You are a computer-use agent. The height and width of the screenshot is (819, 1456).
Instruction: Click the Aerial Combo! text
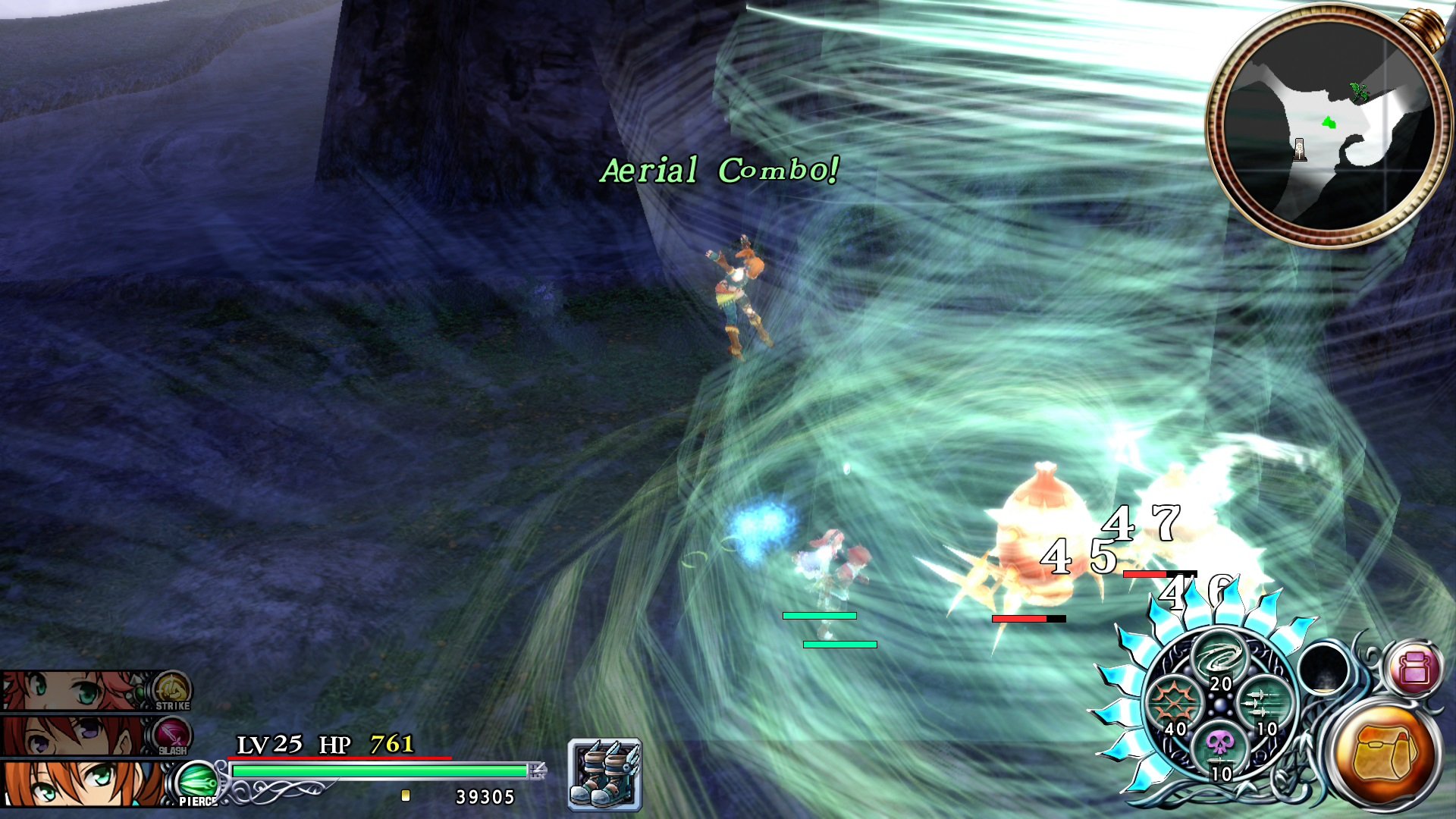719,170
